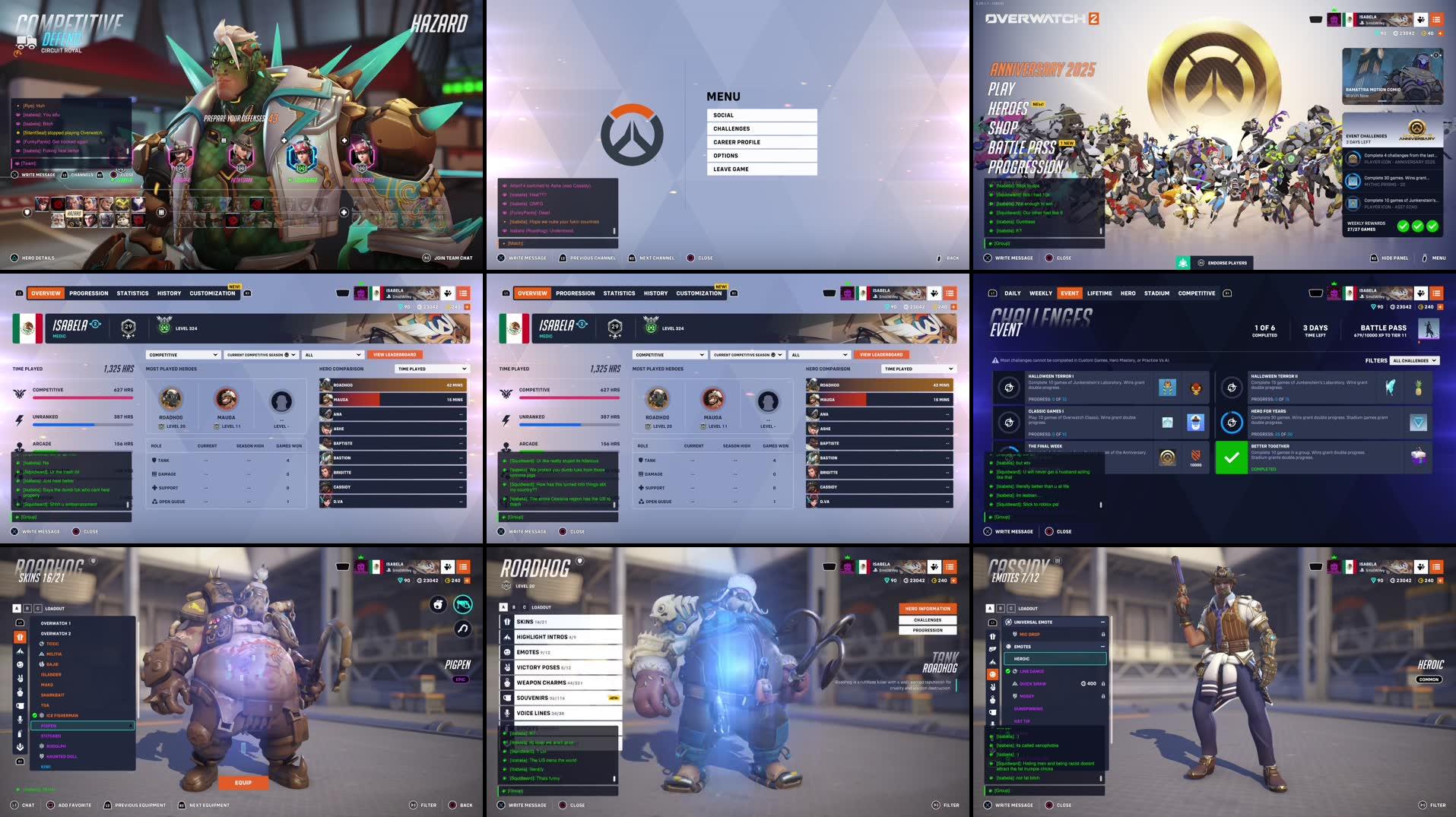Open the Options menu entry
This screenshot has width=1456, height=817.
(x=761, y=156)
